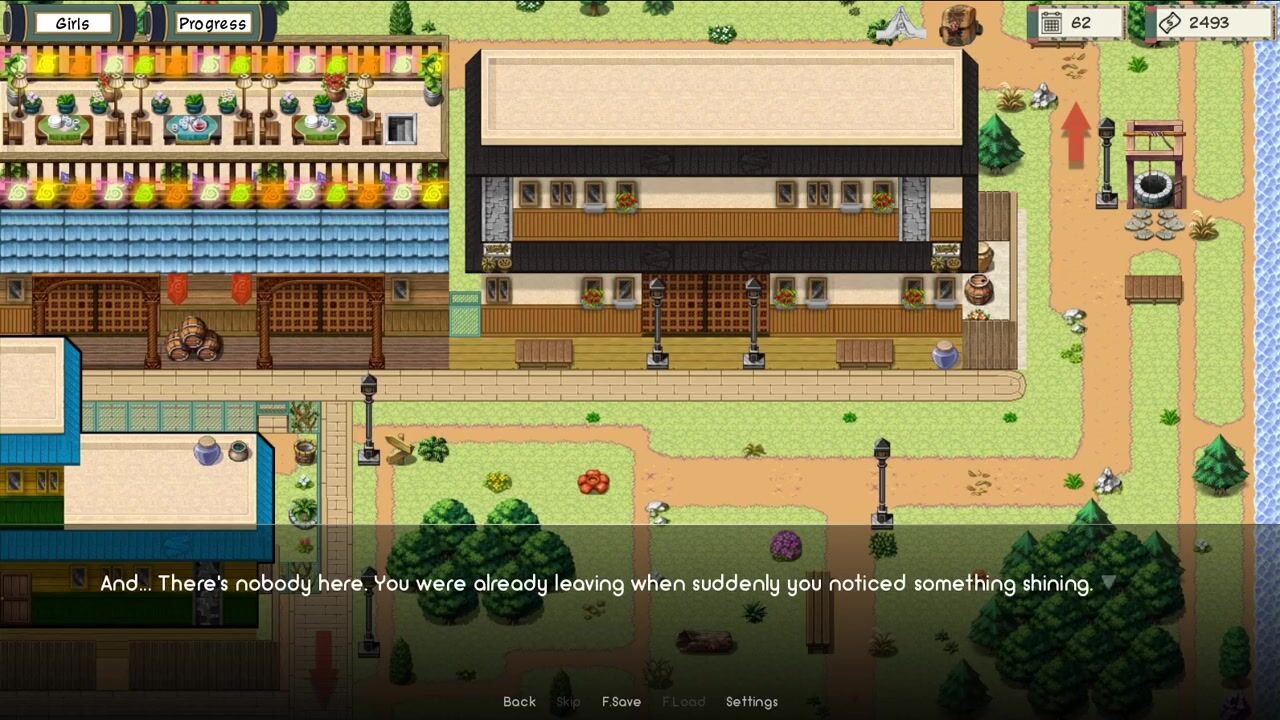Open the Settings menu
1280x720 pixels.
coord(752,702)
